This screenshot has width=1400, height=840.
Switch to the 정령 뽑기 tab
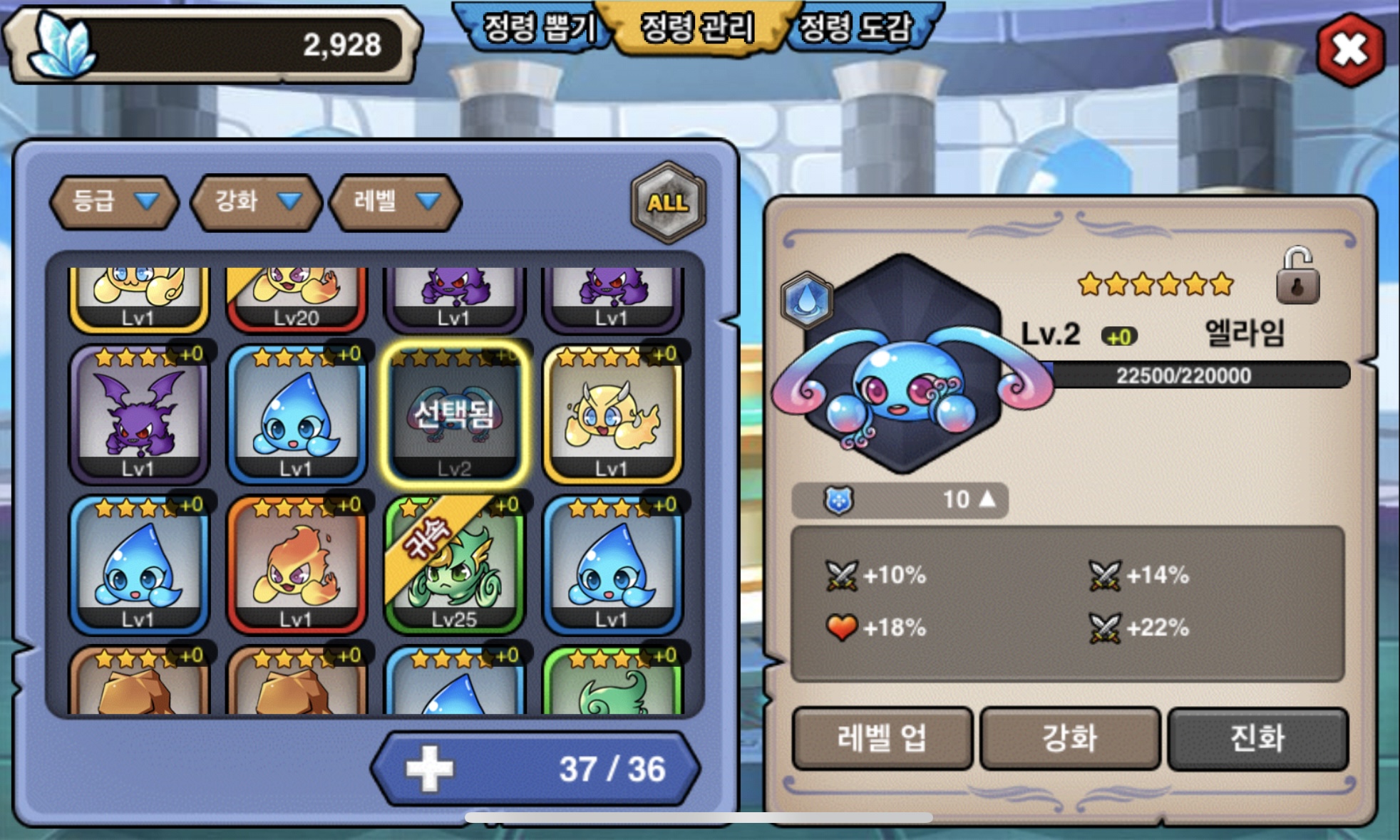pos(538,28)
